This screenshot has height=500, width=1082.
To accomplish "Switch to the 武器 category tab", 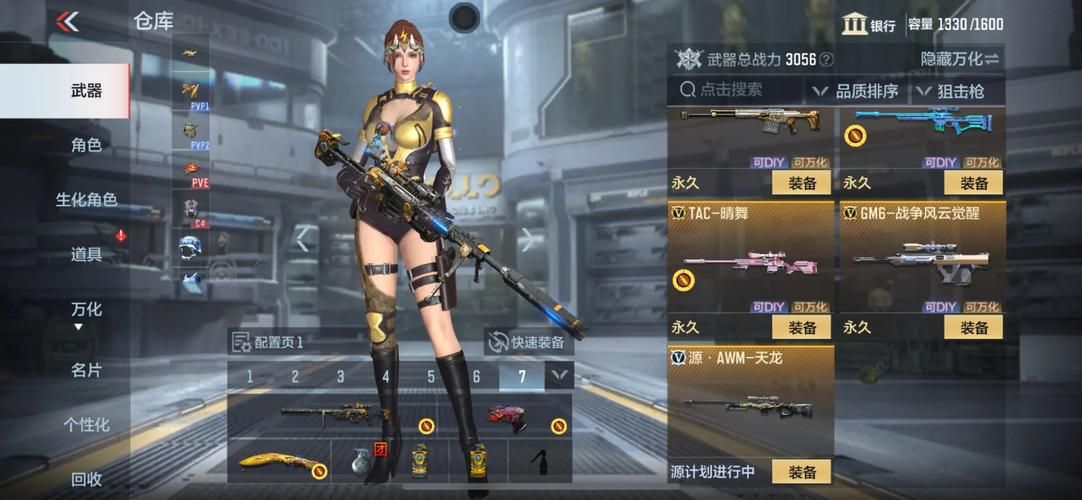I will (86, 91).
